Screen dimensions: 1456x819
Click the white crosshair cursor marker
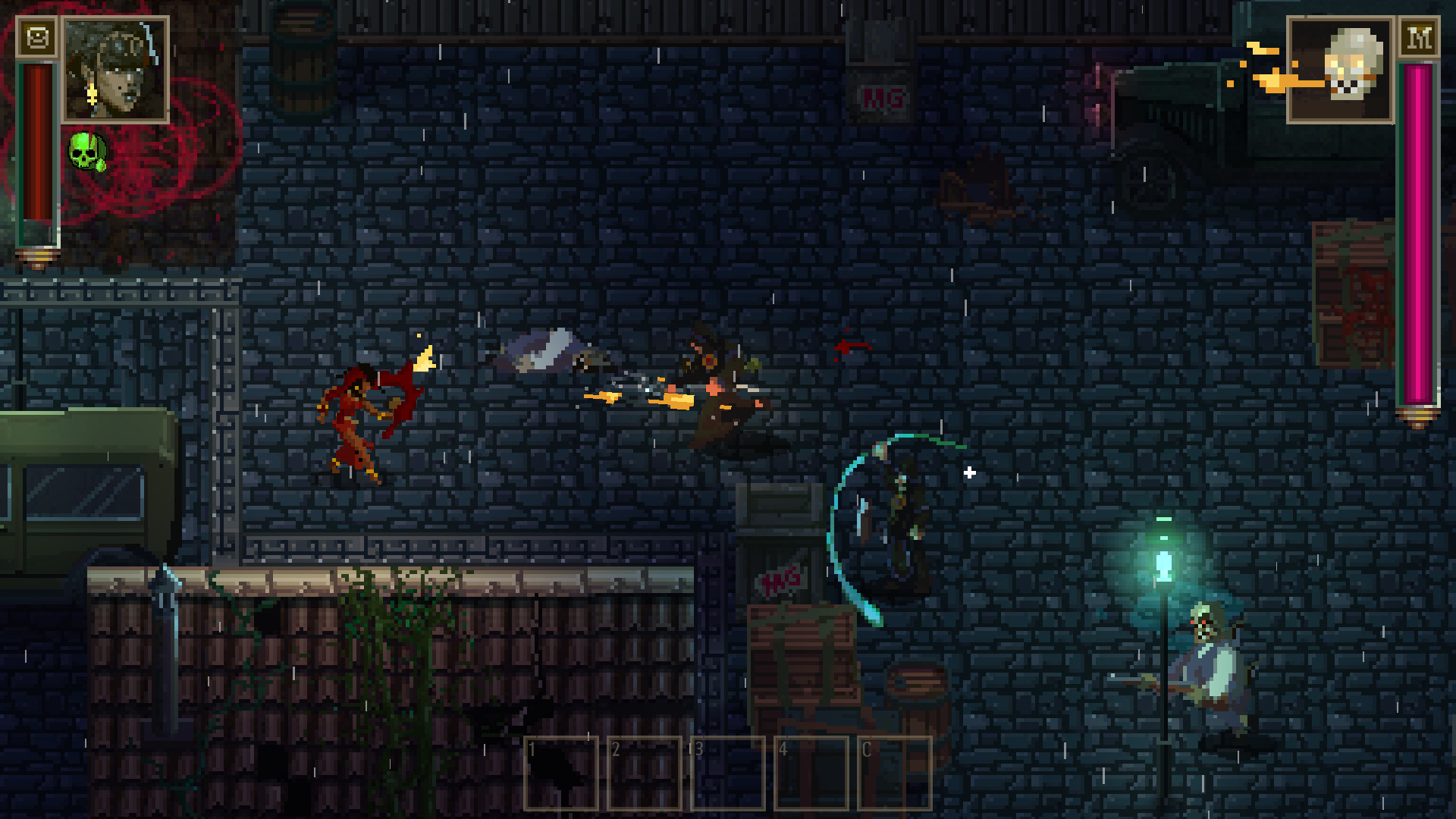pyautogui.click(x=968, y=472)
